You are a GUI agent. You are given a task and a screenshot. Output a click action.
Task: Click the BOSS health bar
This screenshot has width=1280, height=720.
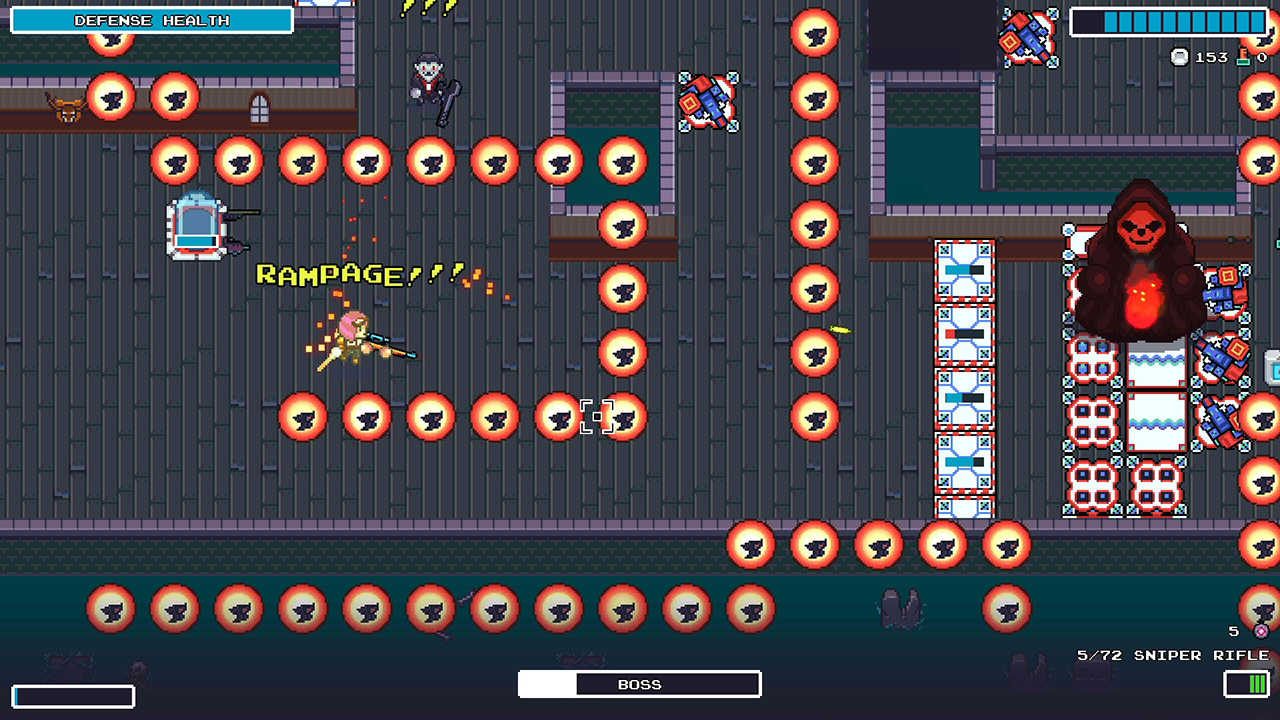[639, 684]
